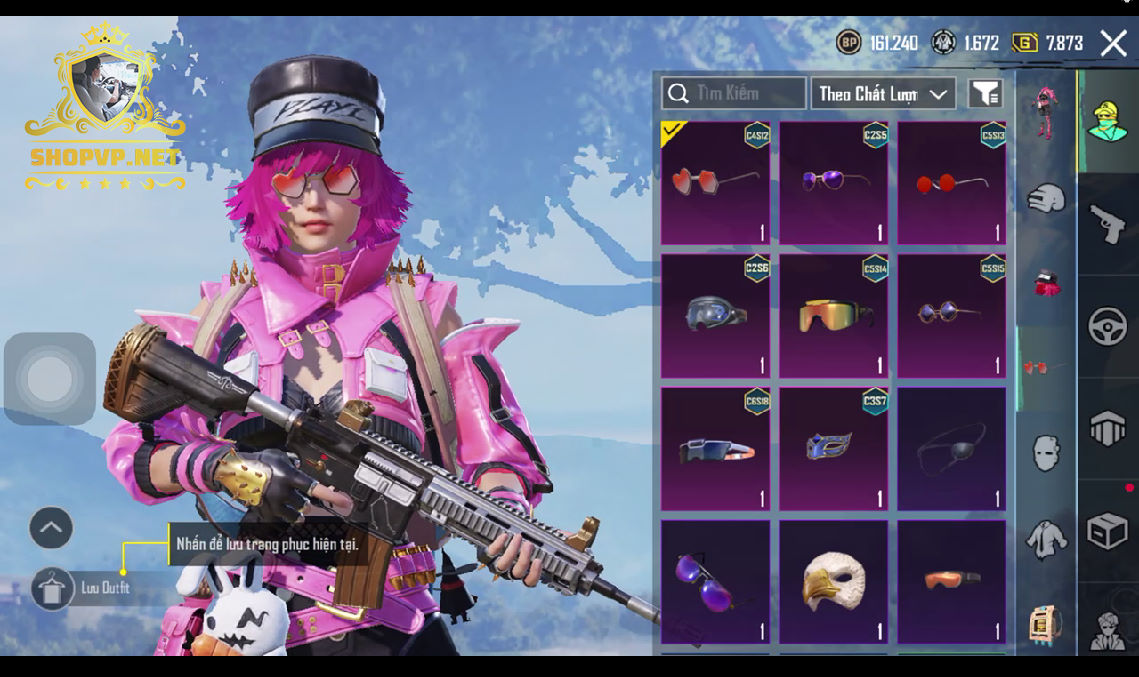
Task: Open the crate box category
Action: (x=1107, y=532)
